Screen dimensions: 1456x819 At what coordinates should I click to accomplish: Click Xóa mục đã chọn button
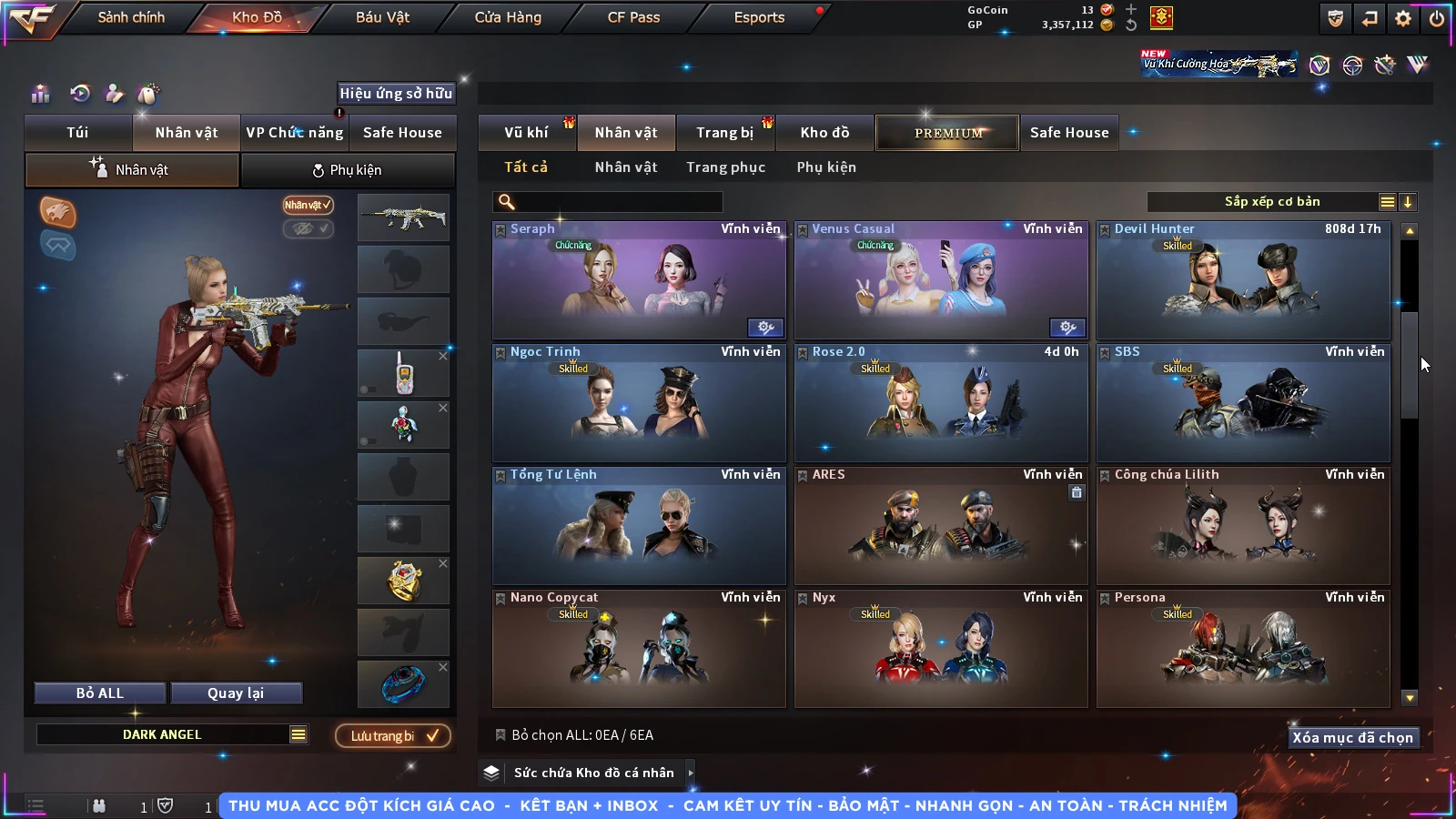[1352, 738]
